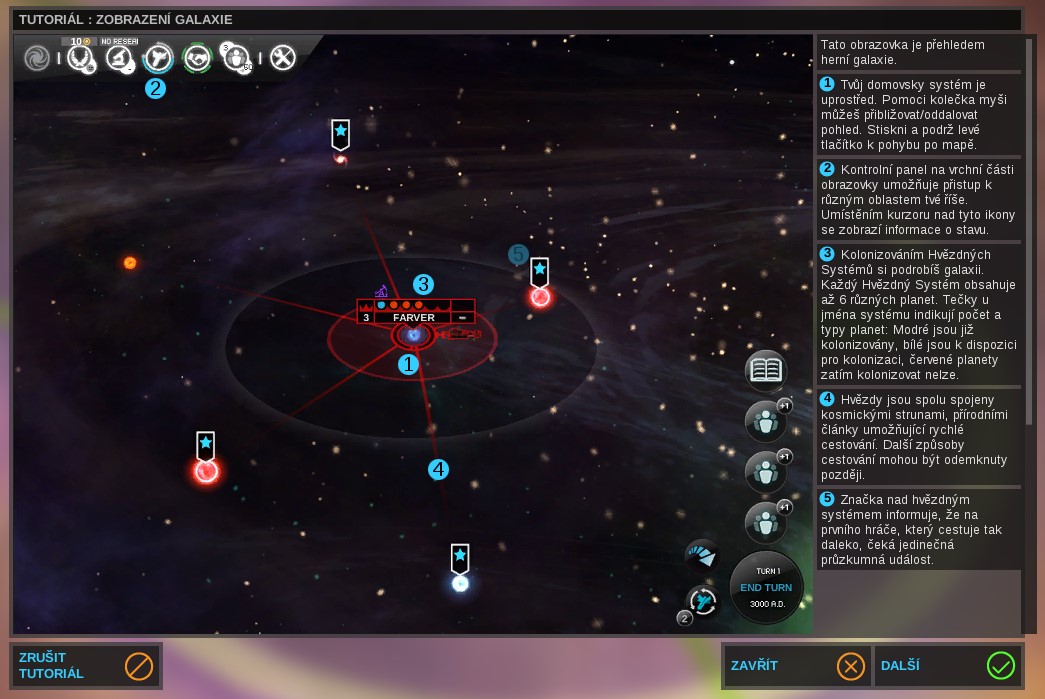1045x699 pixels.
Task: Open the empire laurel wreath icon
Action: (80, 58)
